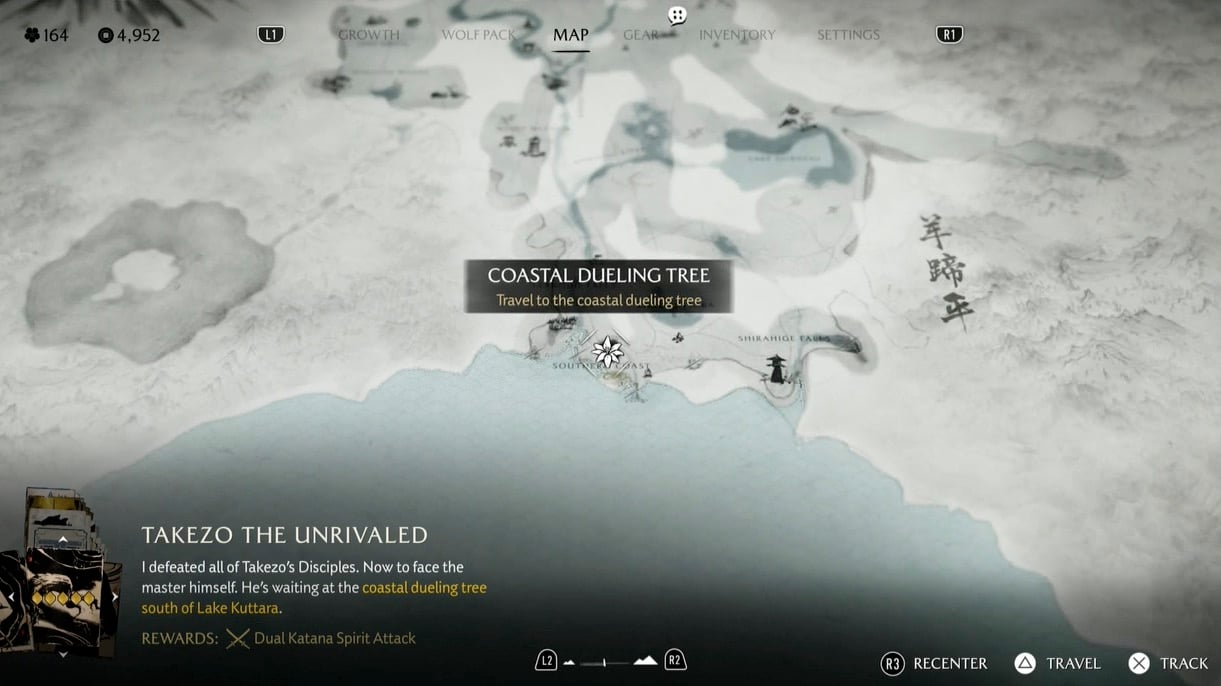Select the white flower dueling tree marker
The height and width of the screenshot is (686, 1221).
click(x=607, y=351)
